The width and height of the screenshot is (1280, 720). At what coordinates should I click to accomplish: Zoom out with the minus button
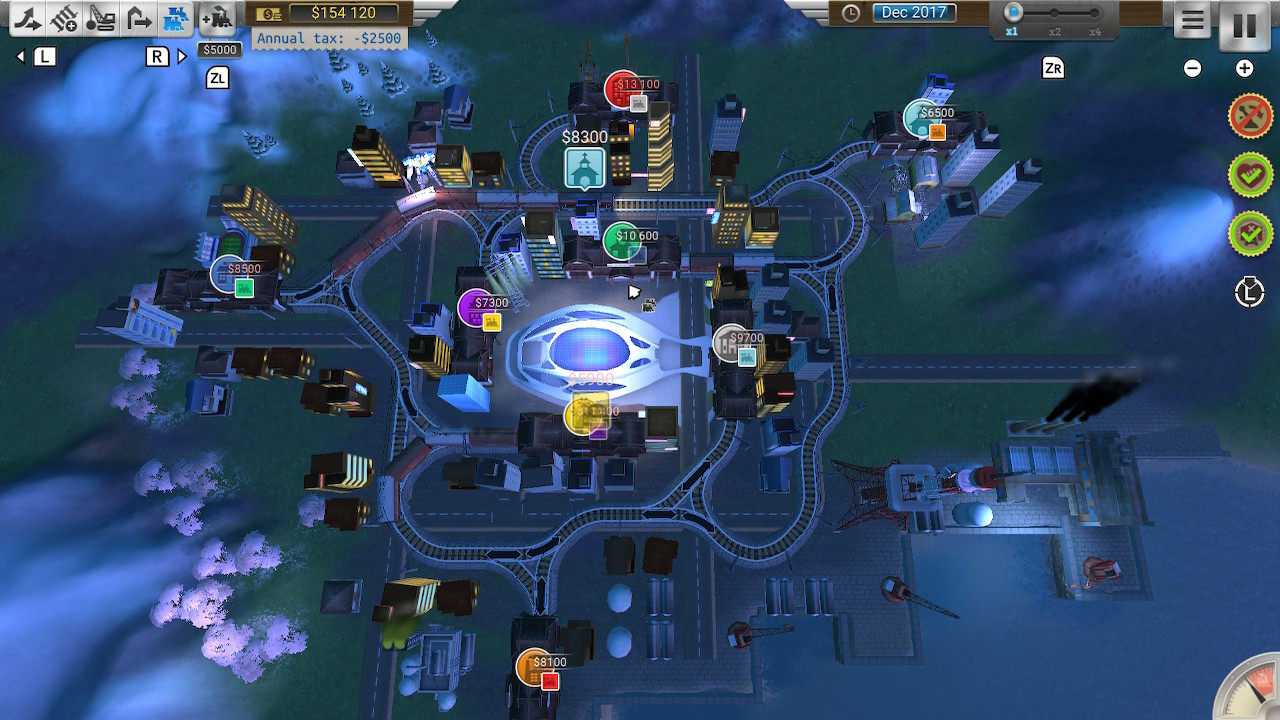tap(1192, 68)
